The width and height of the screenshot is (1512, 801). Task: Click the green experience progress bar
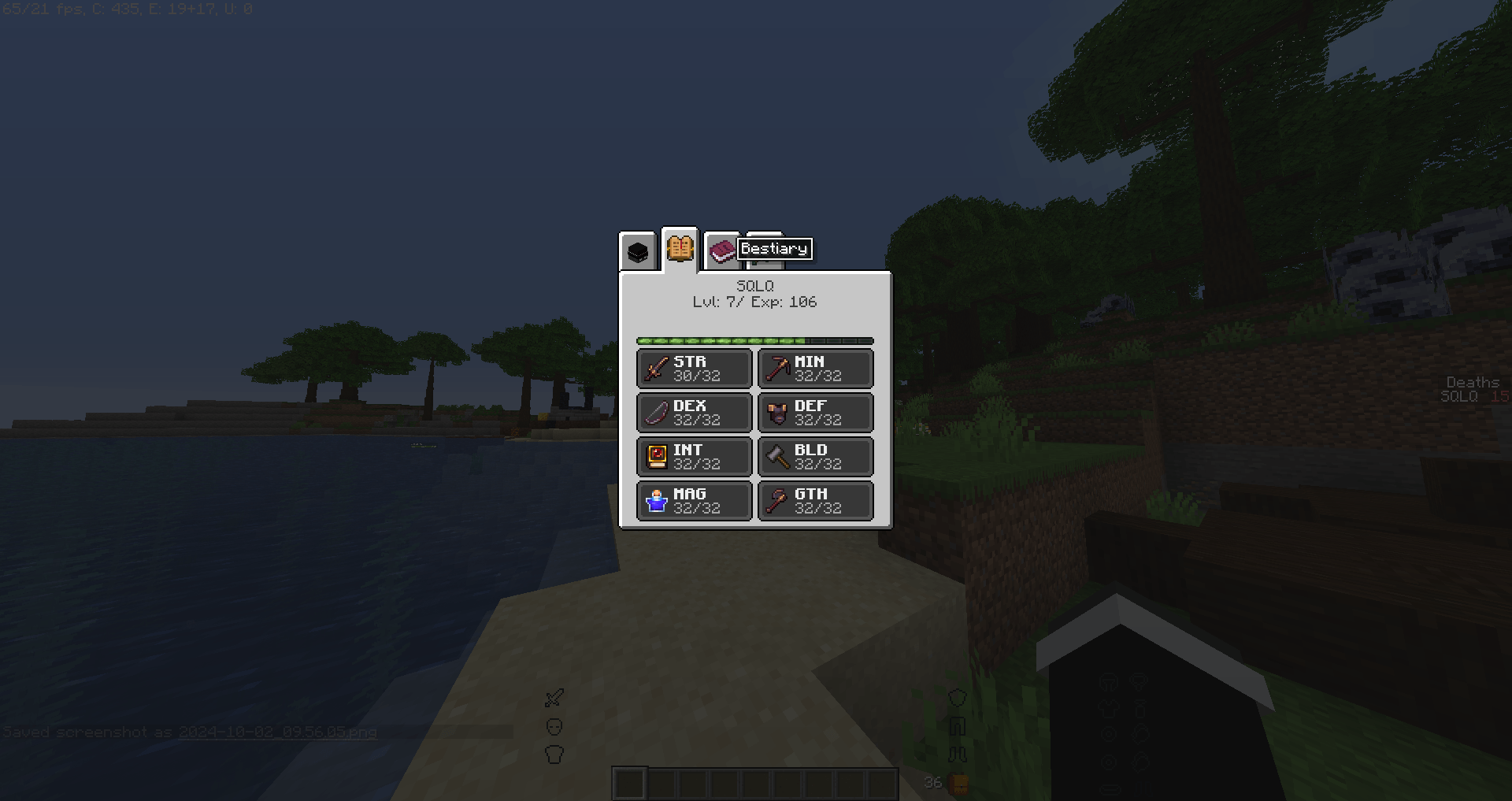pyautogui.click(x=754, y=340)
